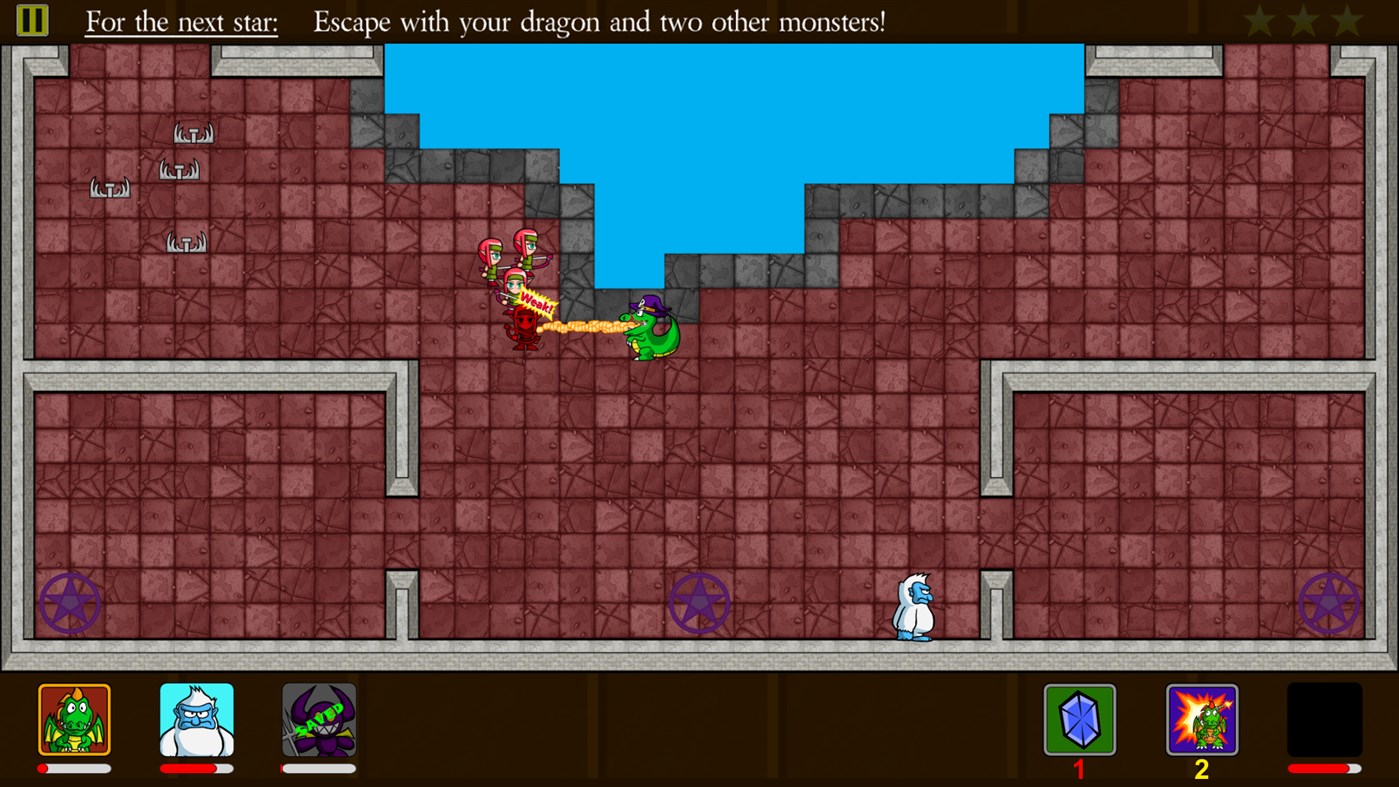
Task: Click the yeti's red health bar
Action: 195,766
